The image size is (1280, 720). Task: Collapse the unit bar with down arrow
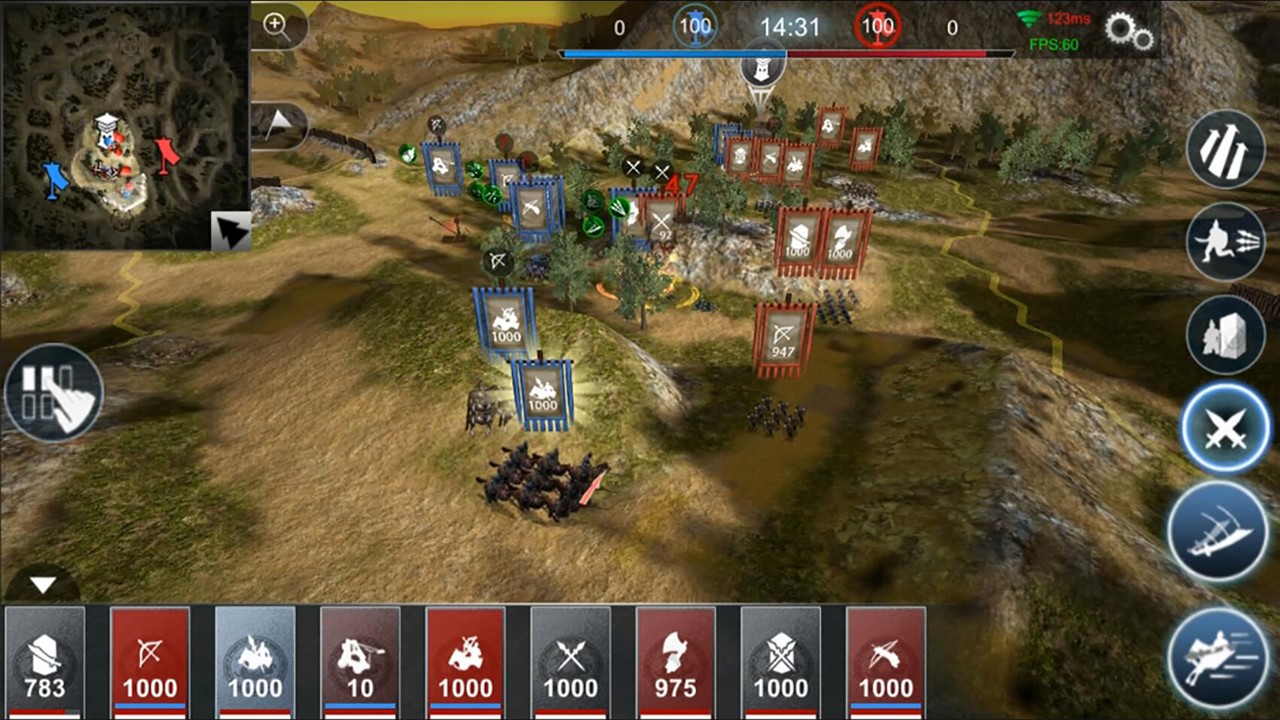[42, 585]
